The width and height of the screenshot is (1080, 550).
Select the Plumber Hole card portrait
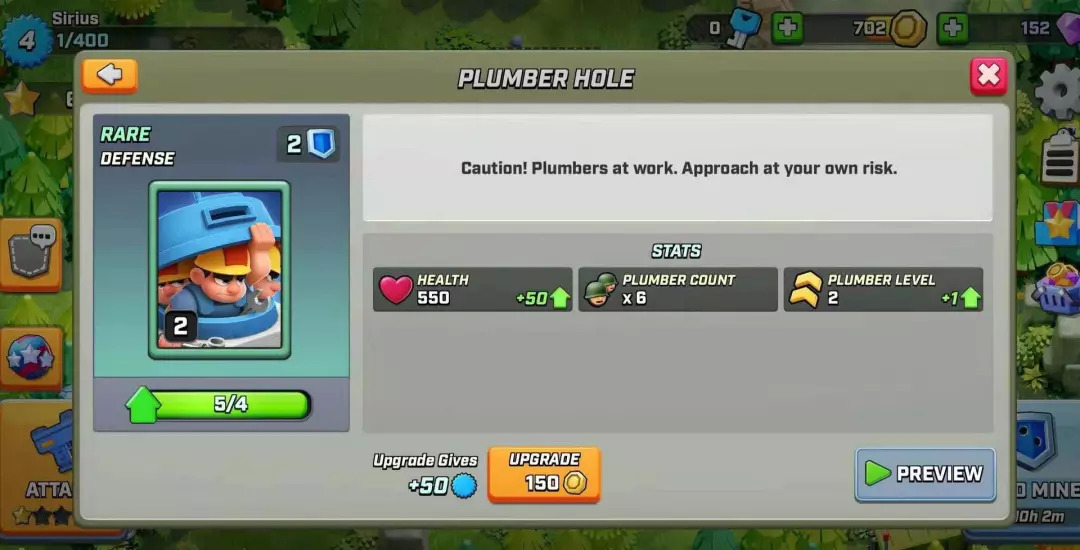tap(219, 269)
